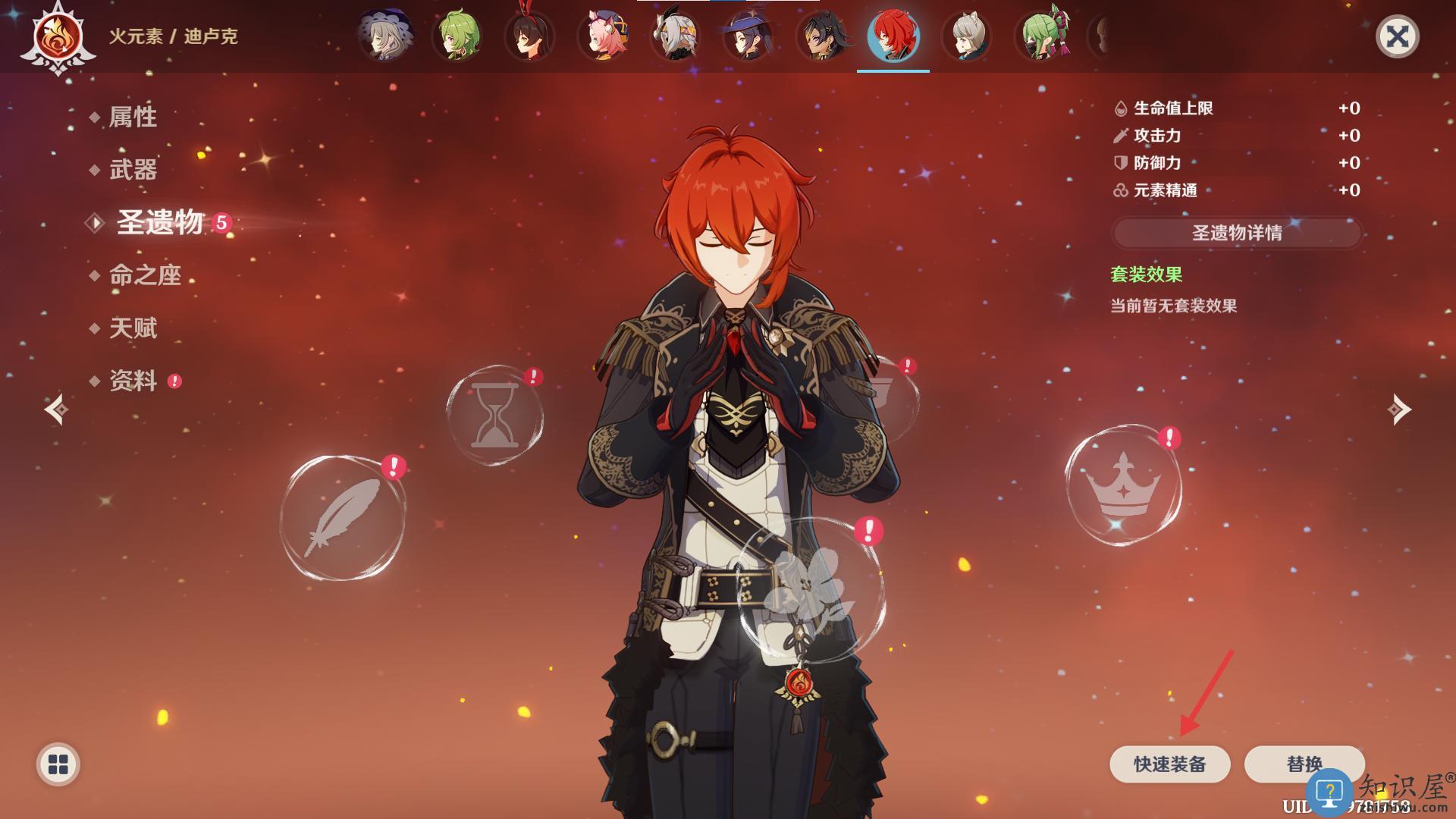The width and height of the screenshot is (1456, 819).
Task: Select the empty feather artifact slot
Action: (343, 517)
